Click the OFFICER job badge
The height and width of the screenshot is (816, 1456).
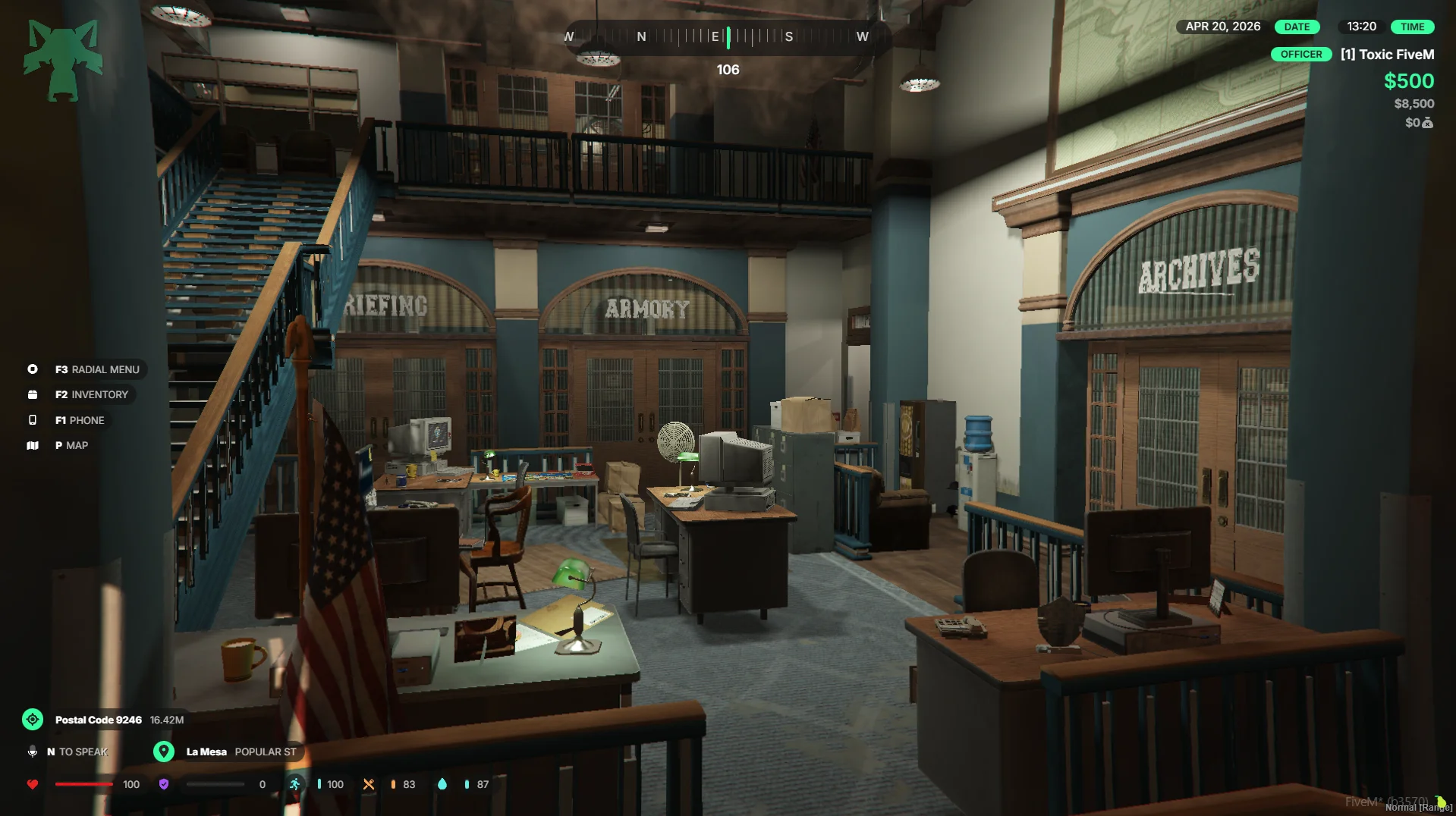click(1300, 55)
